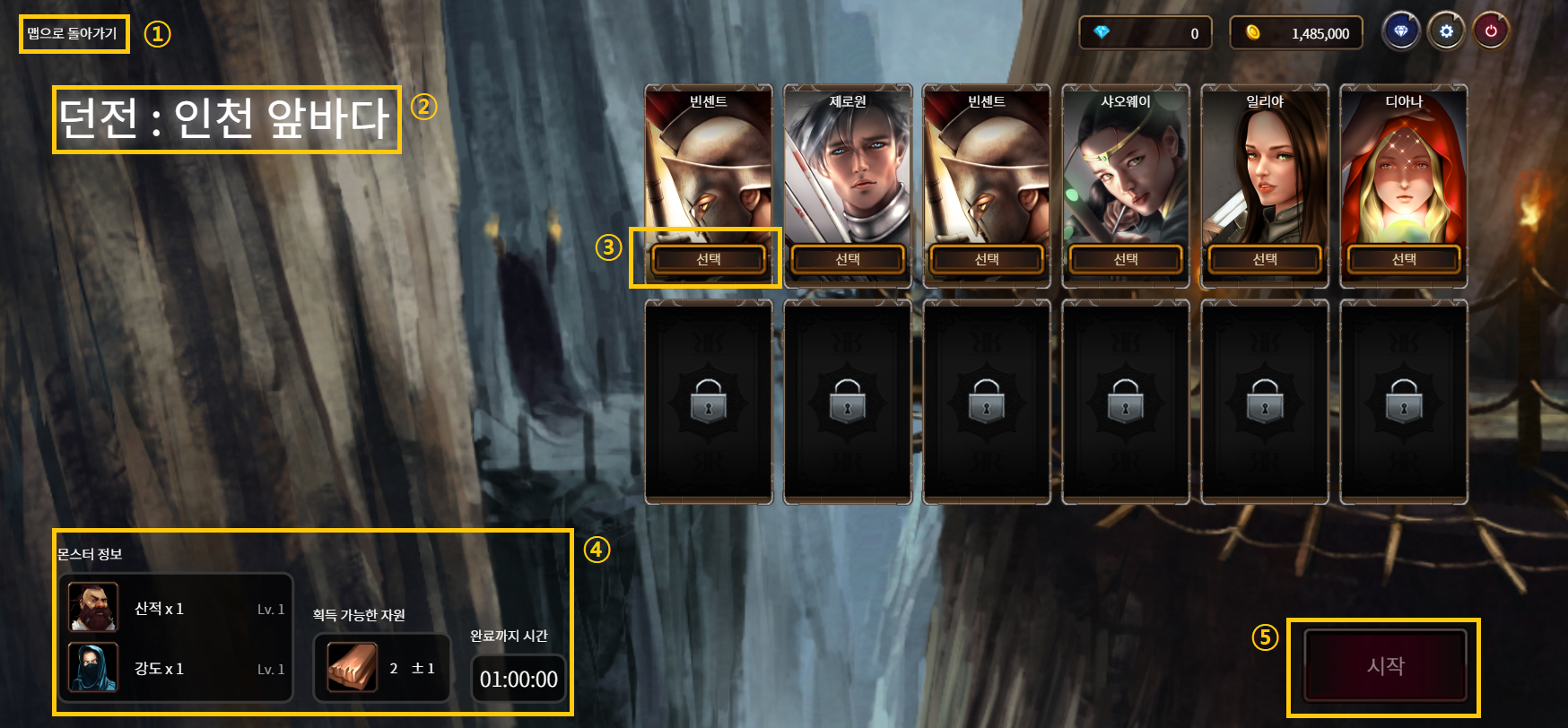
Task: Choose 선택 under the 일리아 card
Action: tap(1265, 259)
